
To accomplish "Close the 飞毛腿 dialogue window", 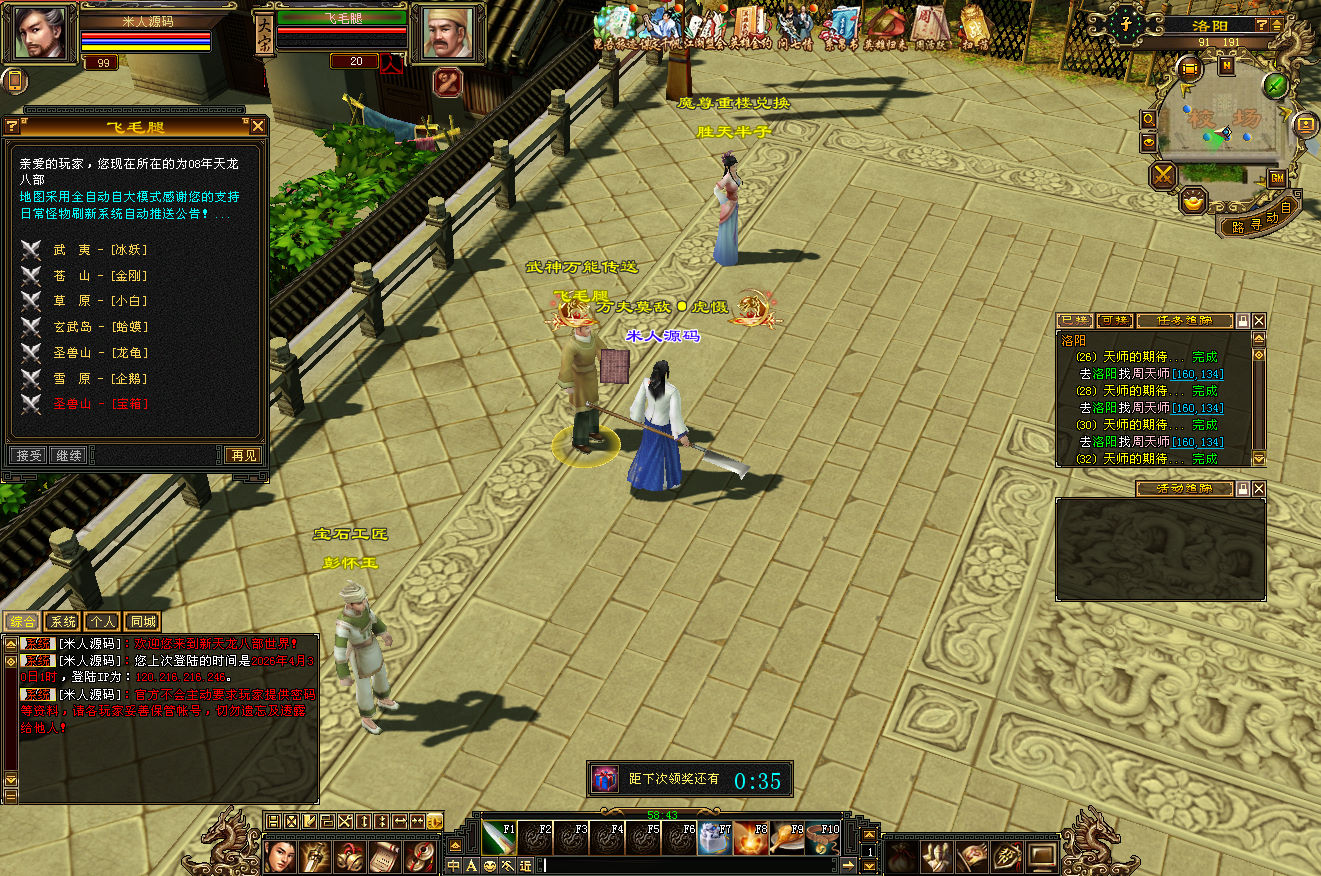I will tap(258, 126).
